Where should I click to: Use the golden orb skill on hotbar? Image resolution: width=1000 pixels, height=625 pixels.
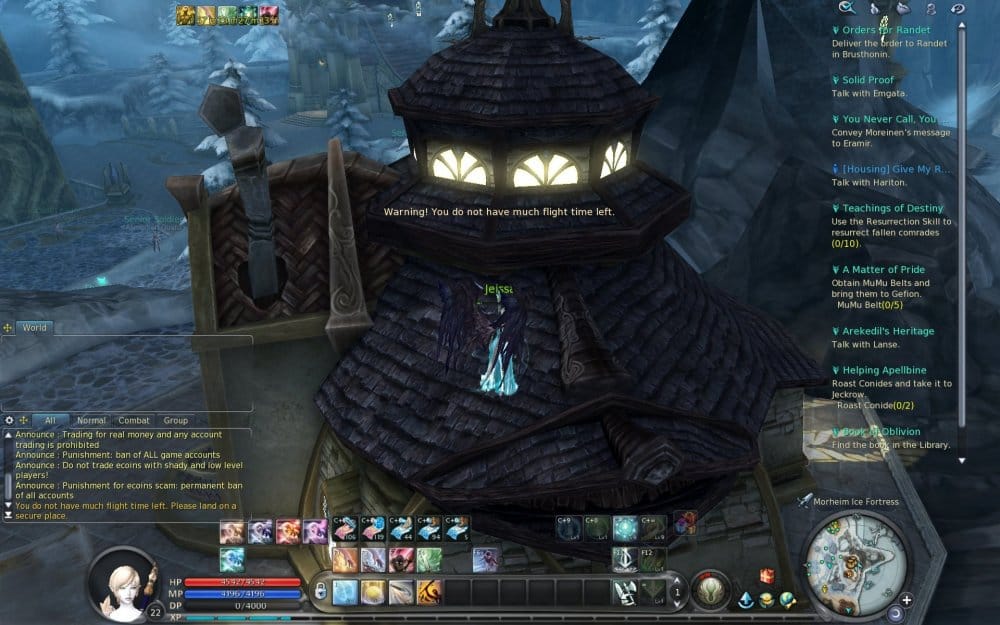373,592
